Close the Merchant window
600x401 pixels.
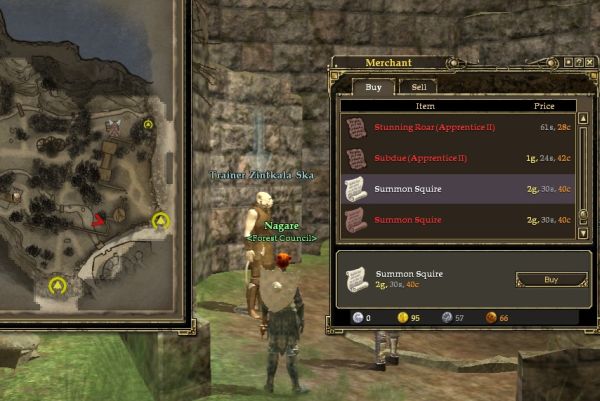click(x=590, y=64)
